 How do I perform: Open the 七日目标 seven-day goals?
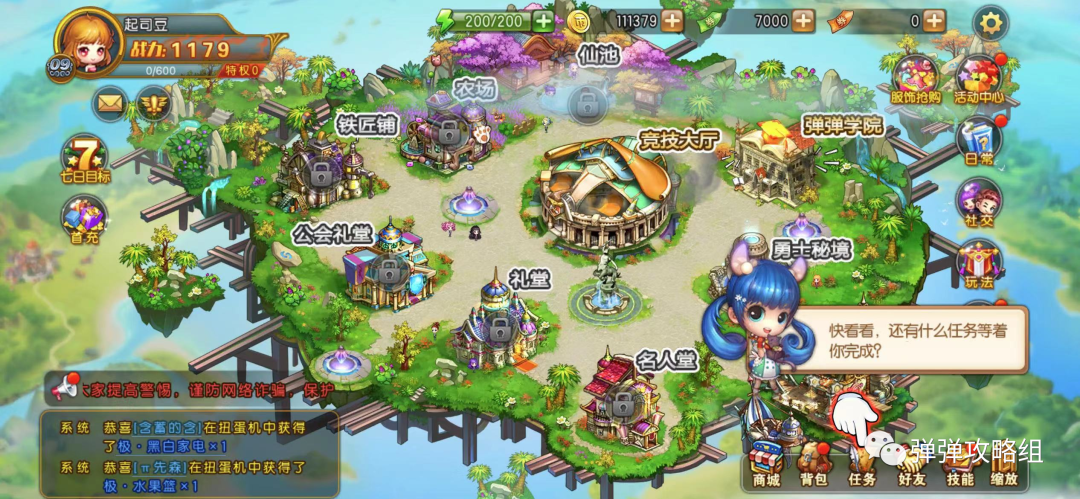[x=84, y=157]
